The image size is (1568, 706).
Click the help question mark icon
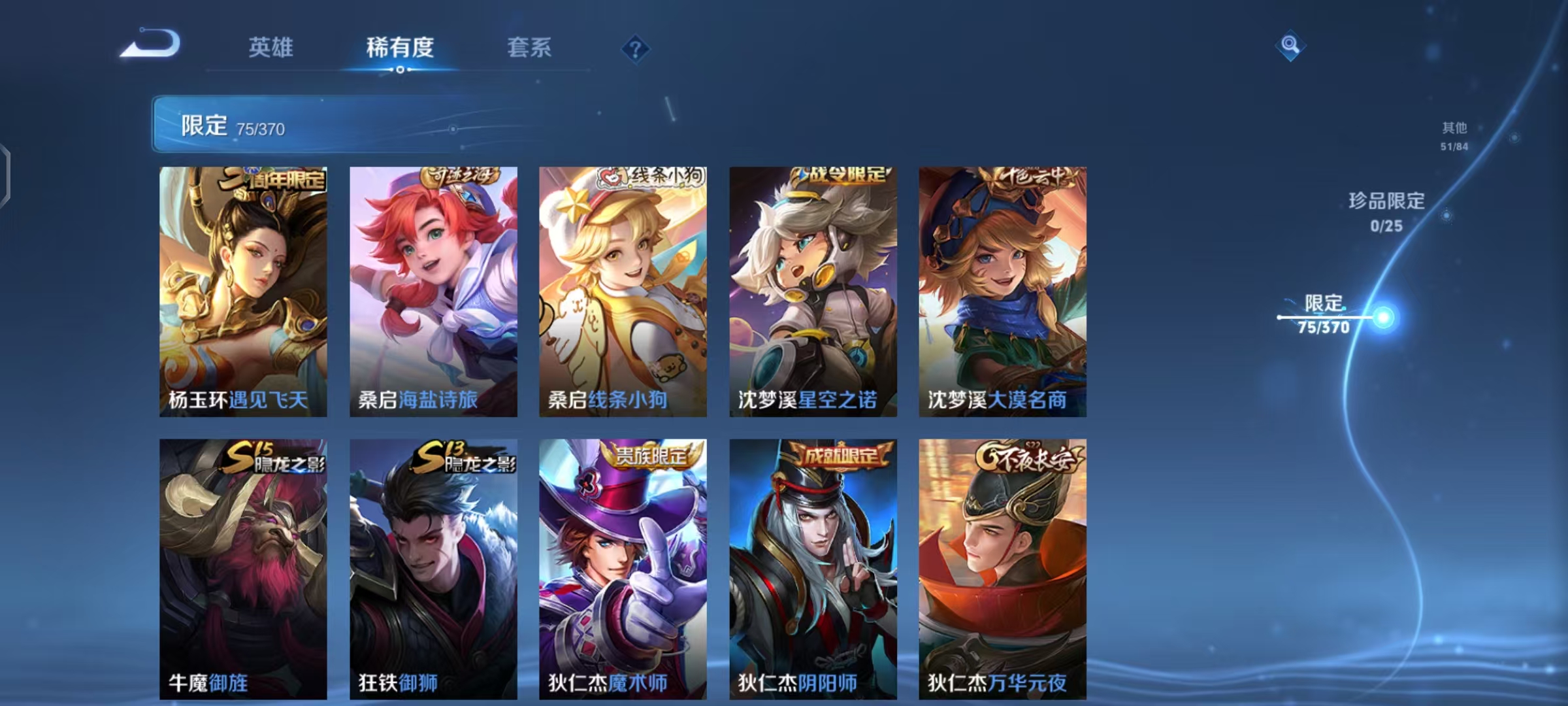637,48
